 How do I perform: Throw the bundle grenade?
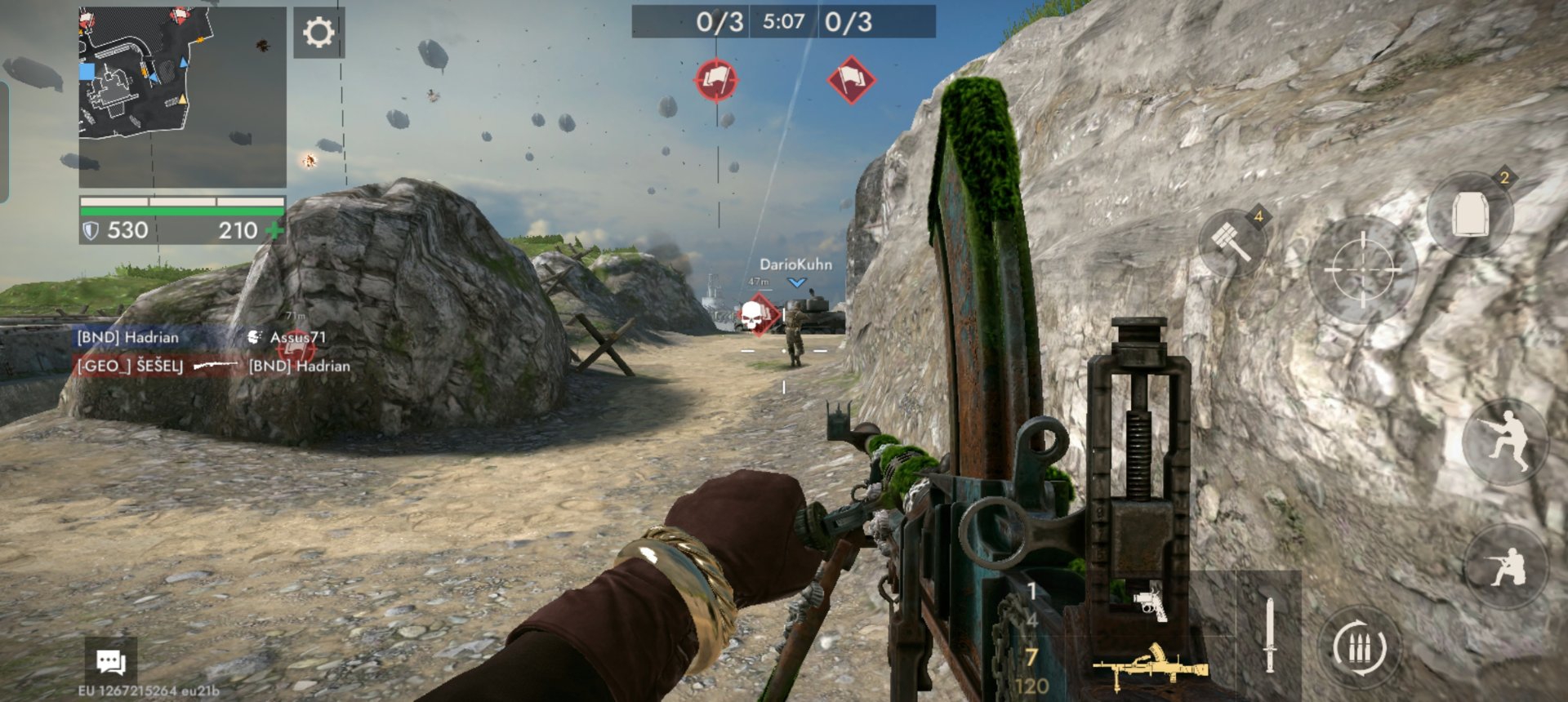(1232, 242)
